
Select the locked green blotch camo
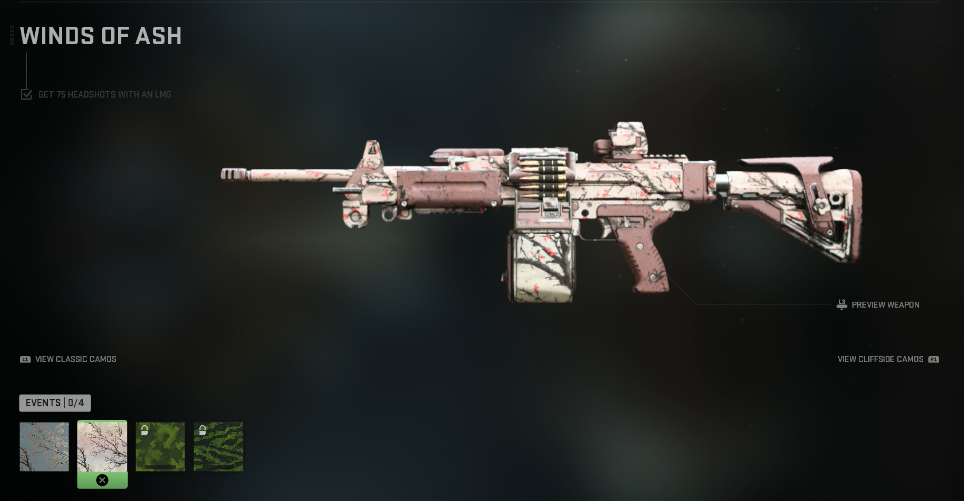160,446
